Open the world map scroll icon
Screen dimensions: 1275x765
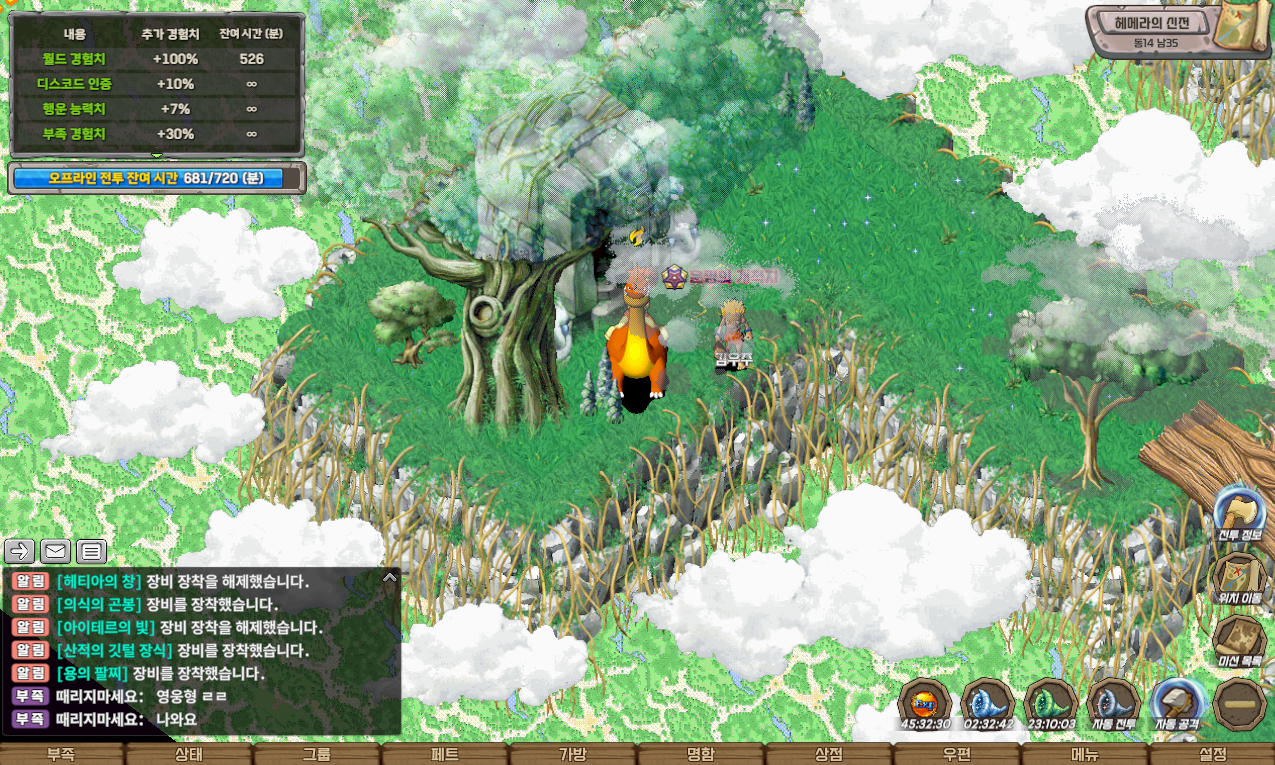click(1240, 30)
